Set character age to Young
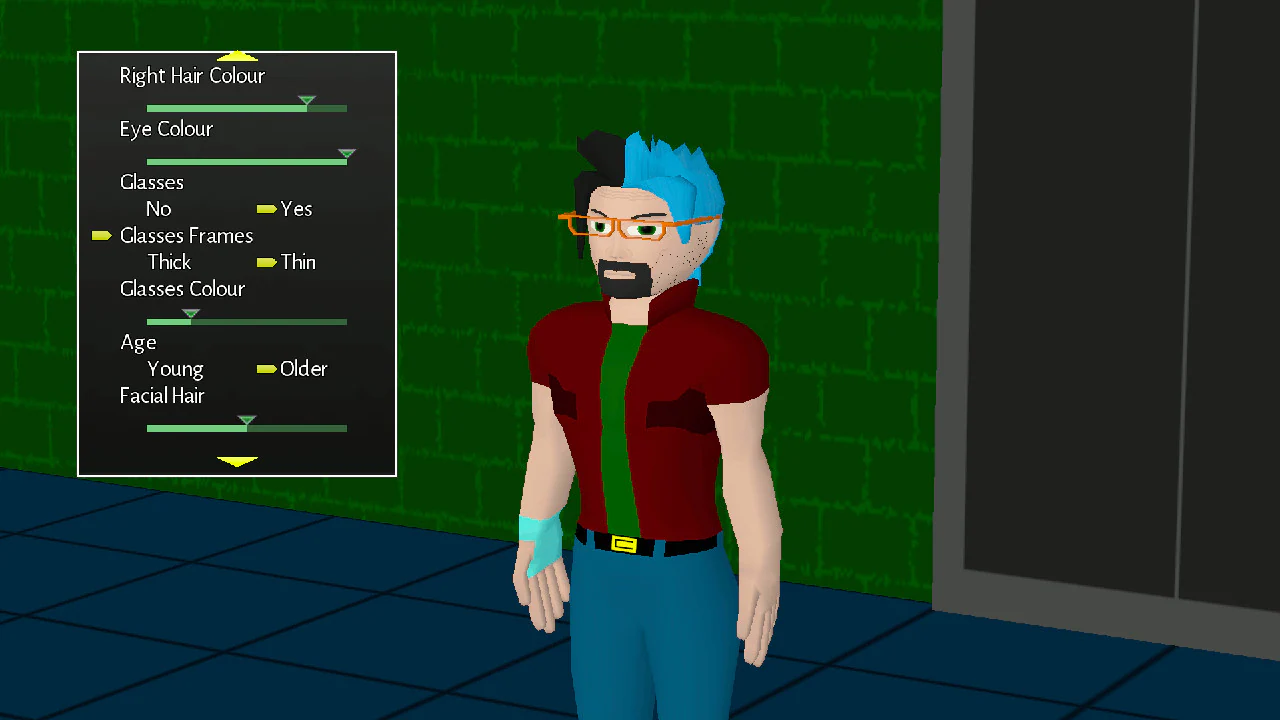 pyautogui.click(x=175, y=369)
